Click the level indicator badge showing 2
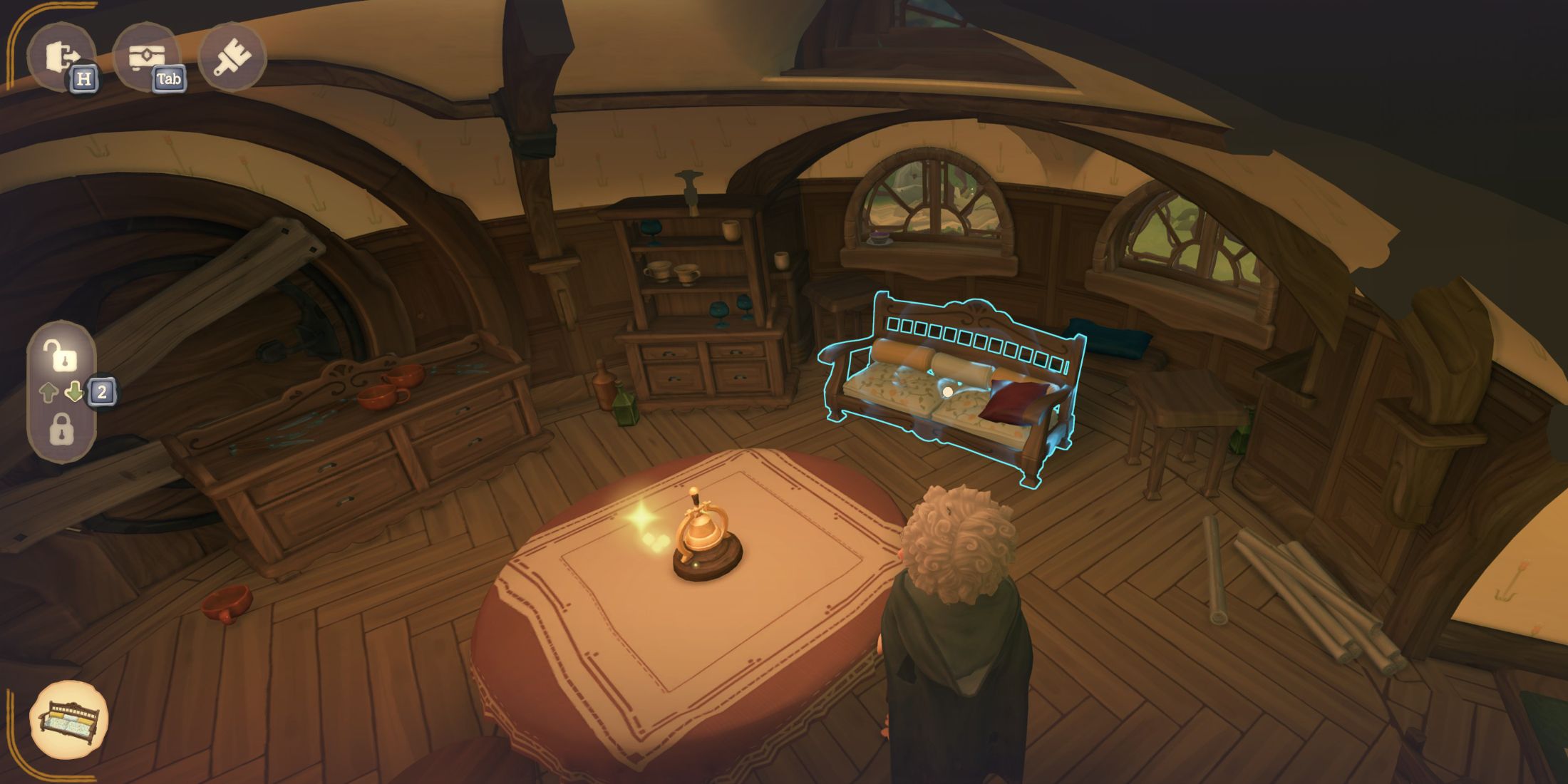1568x784 pixels. (x=102, y=390)
